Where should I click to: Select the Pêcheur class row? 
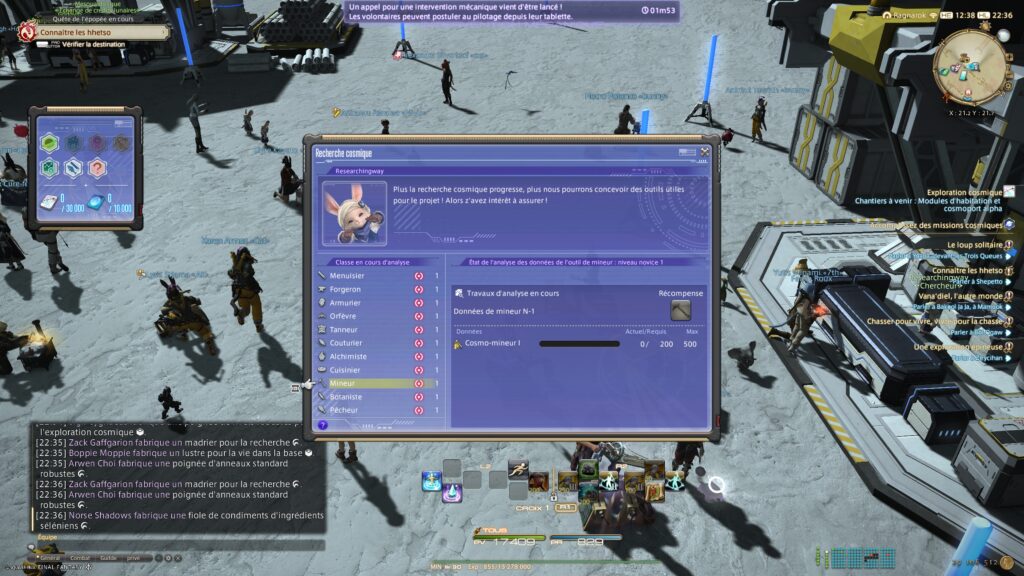point(345,410)
